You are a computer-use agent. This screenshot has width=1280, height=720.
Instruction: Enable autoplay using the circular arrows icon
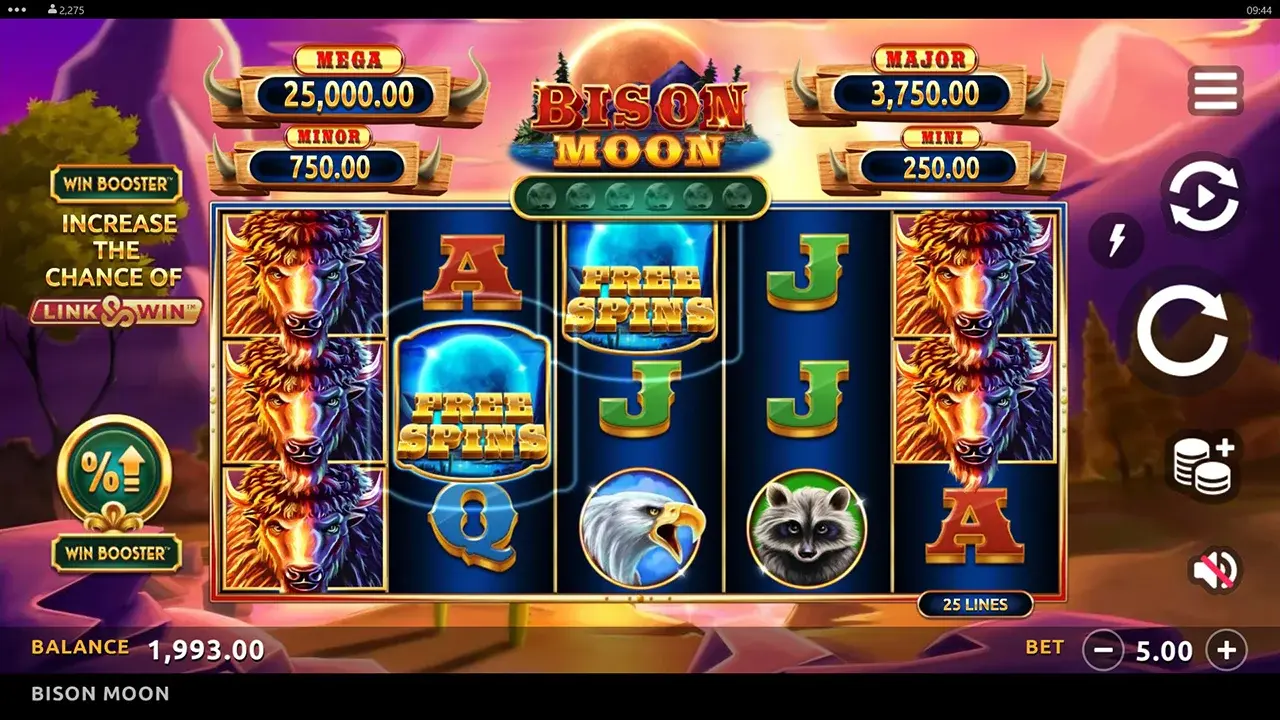[1204, 196]
